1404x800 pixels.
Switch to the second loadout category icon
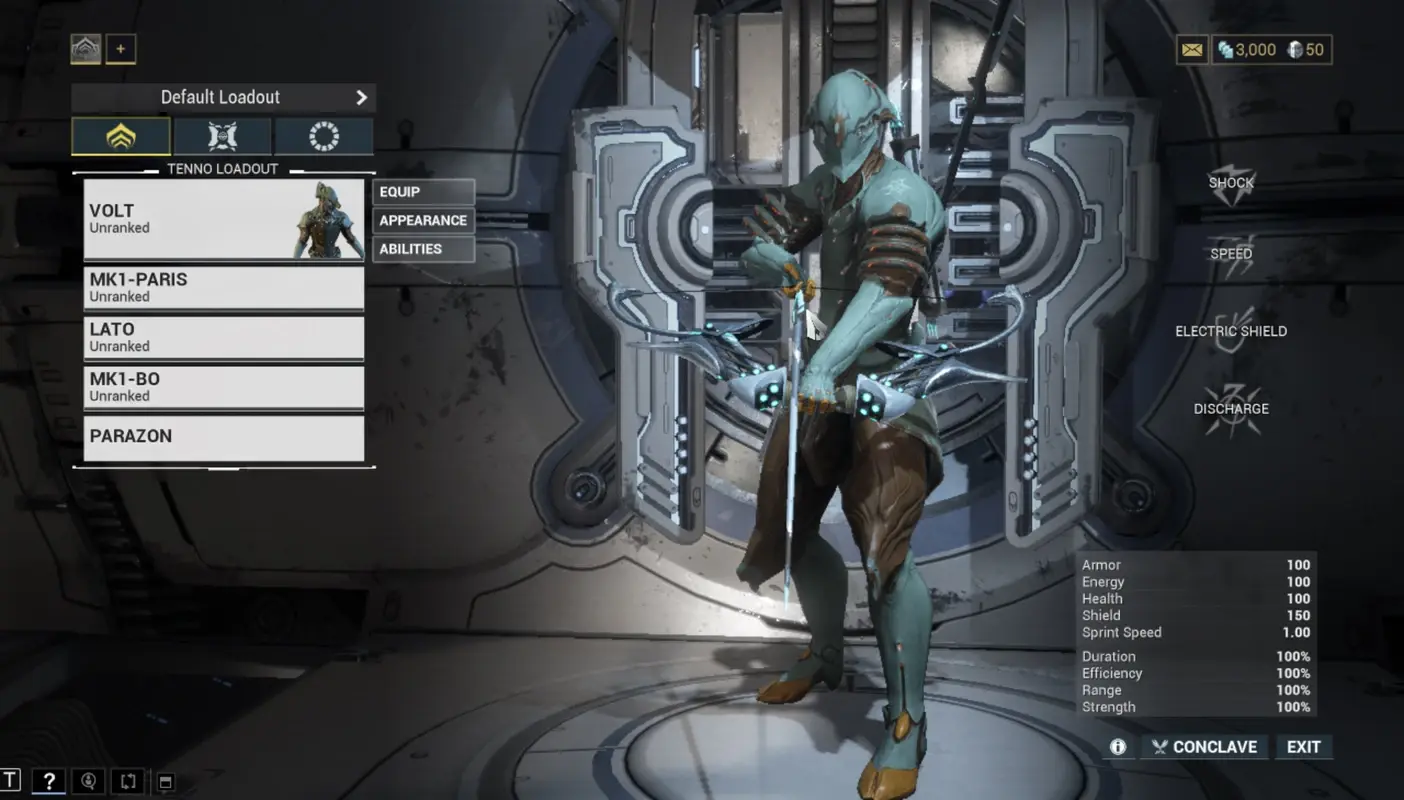(222, 135)
